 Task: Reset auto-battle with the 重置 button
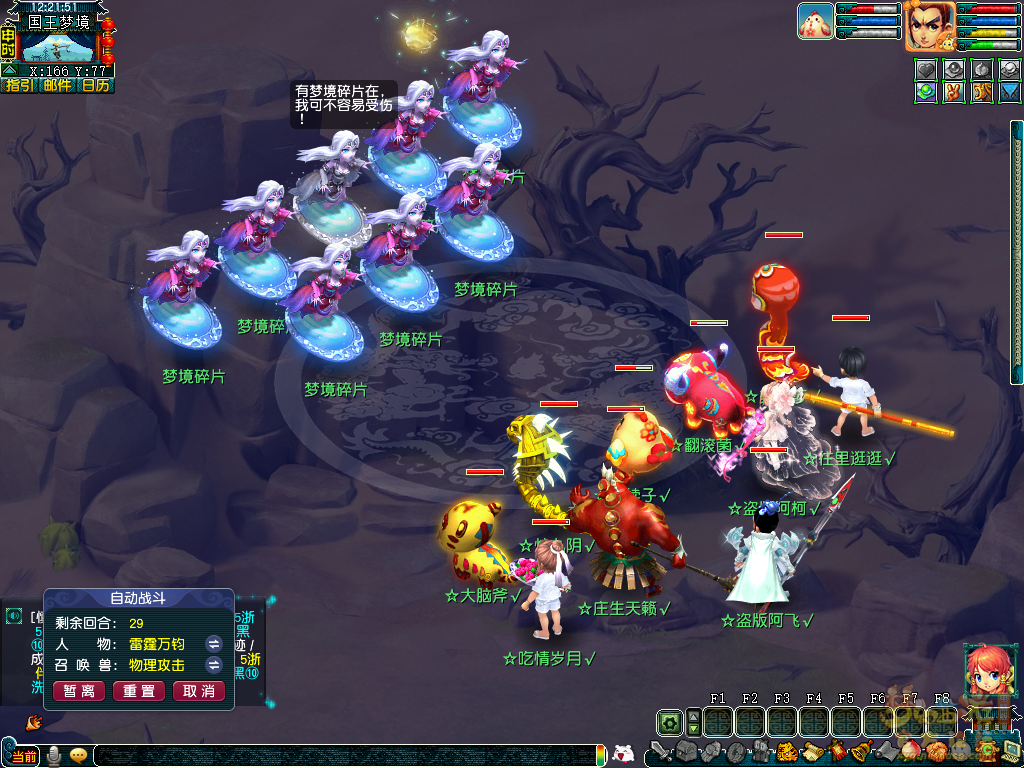click(139, 691)
